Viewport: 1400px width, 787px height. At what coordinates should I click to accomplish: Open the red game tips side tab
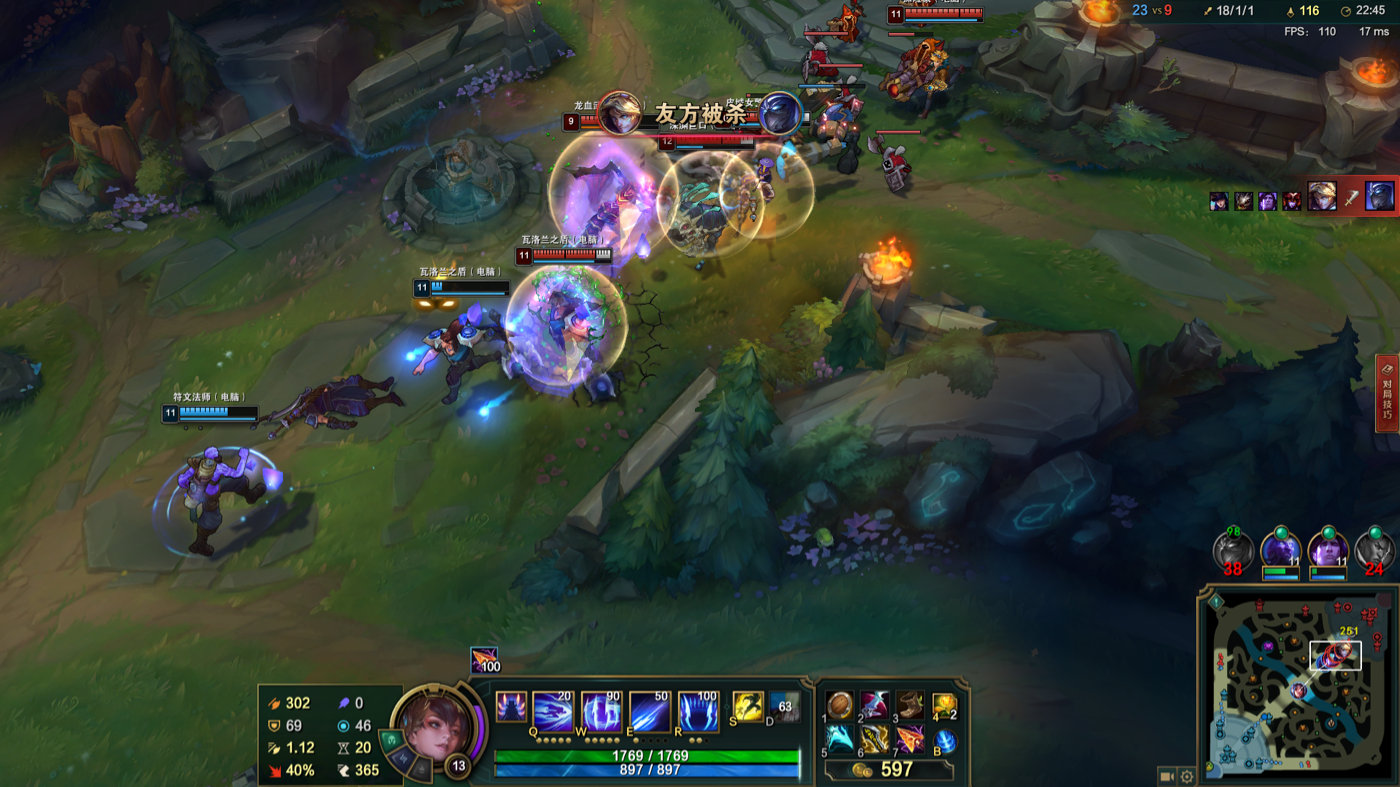[x=1387, y=393]
